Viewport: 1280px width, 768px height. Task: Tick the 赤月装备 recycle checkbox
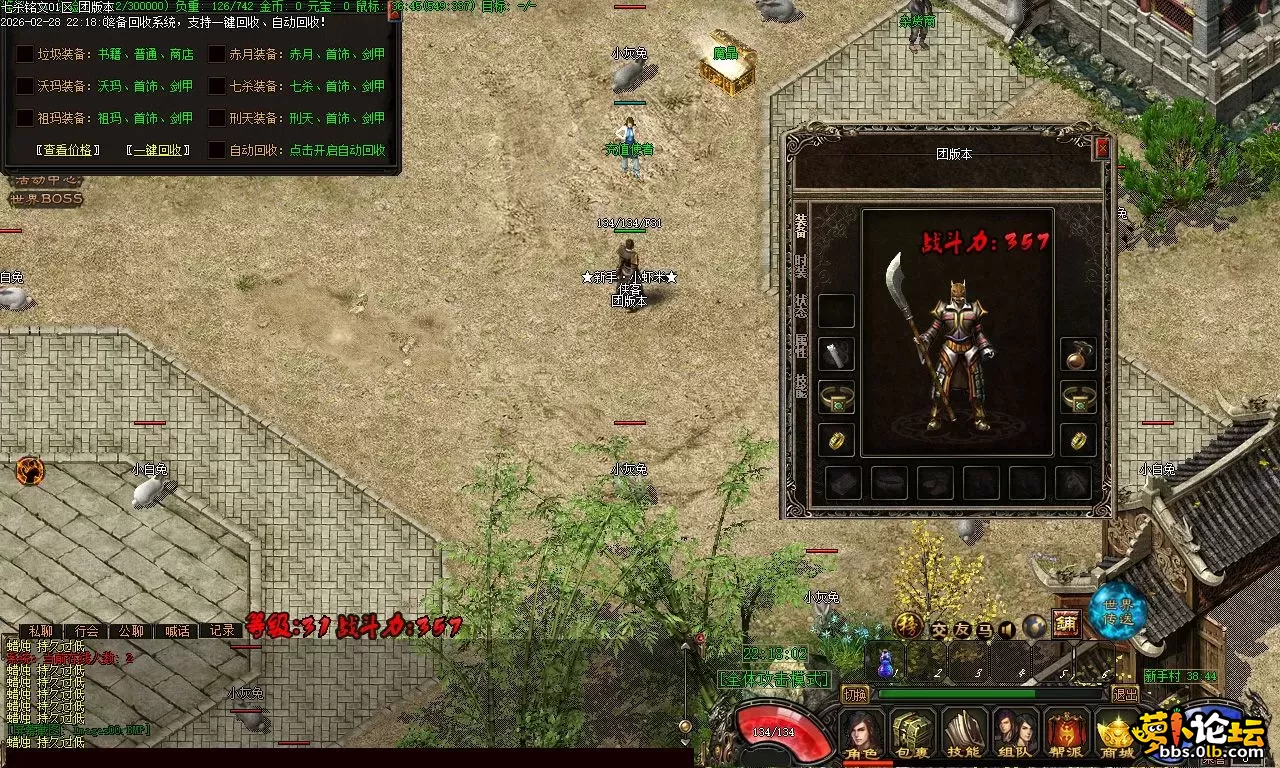pyautogui.click(x=217, y=55)
